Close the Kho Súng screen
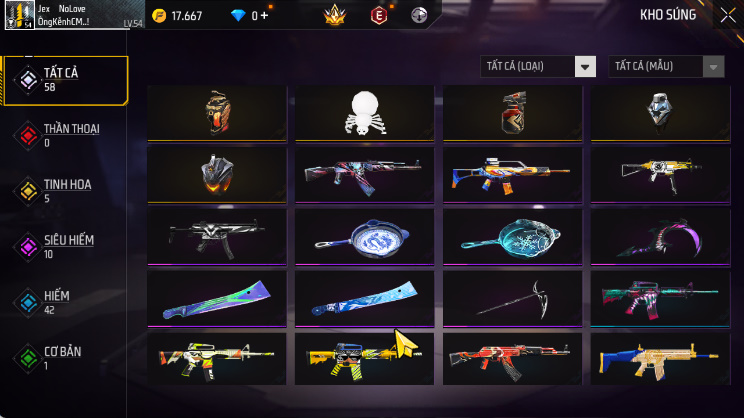744x418 pixels. click(x=727, y=15)
